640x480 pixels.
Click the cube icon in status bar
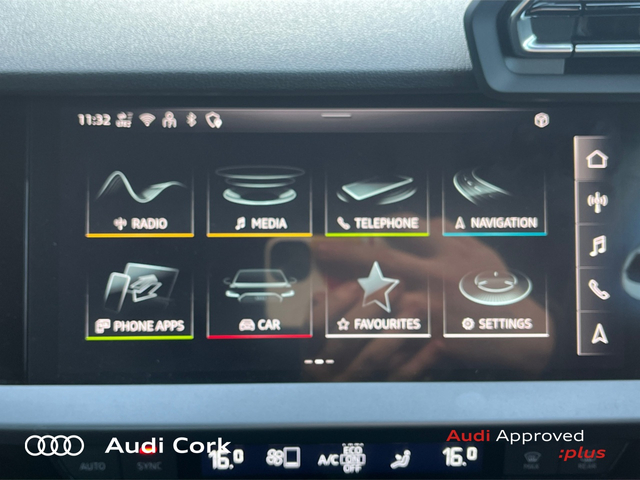click(x=541, y=120)
